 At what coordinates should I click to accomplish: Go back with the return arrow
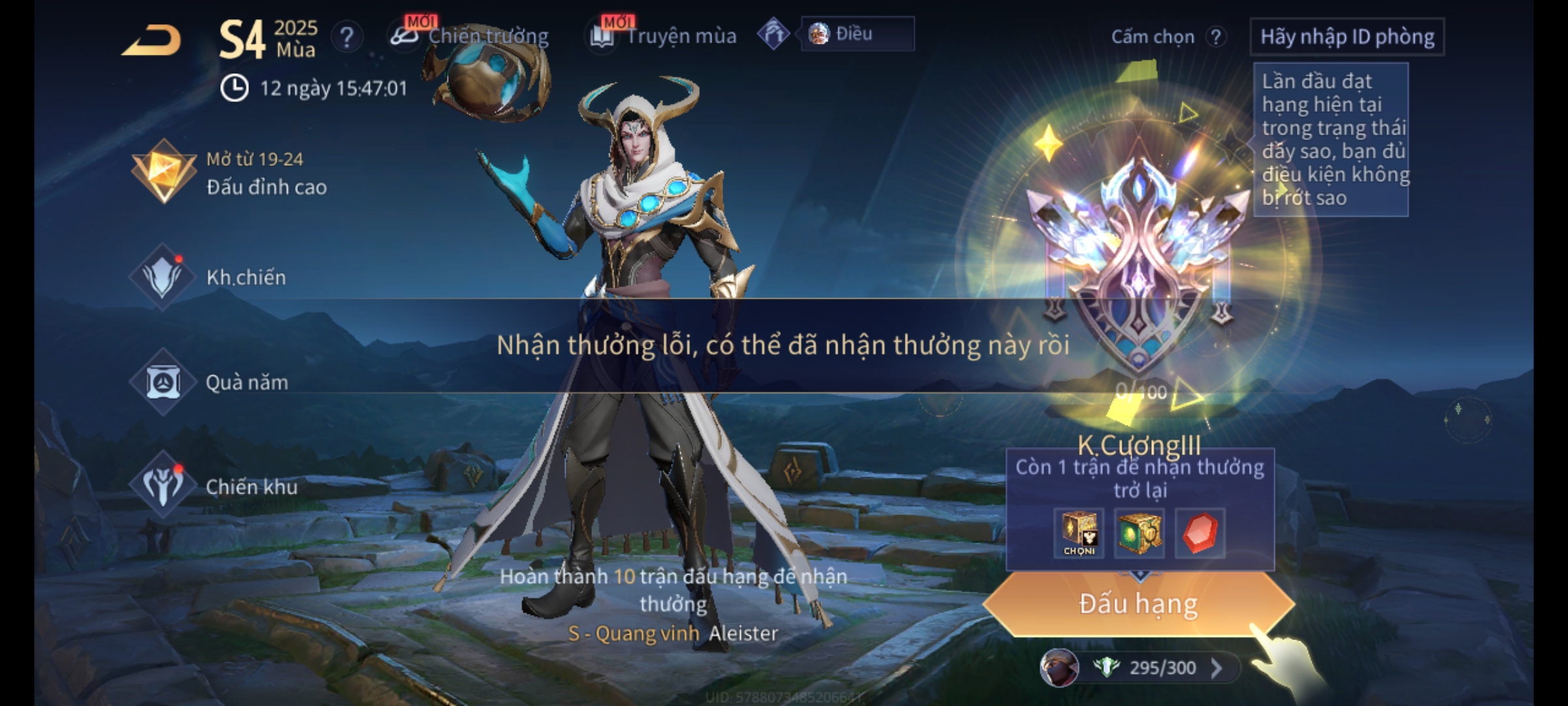tap(152, 41)
